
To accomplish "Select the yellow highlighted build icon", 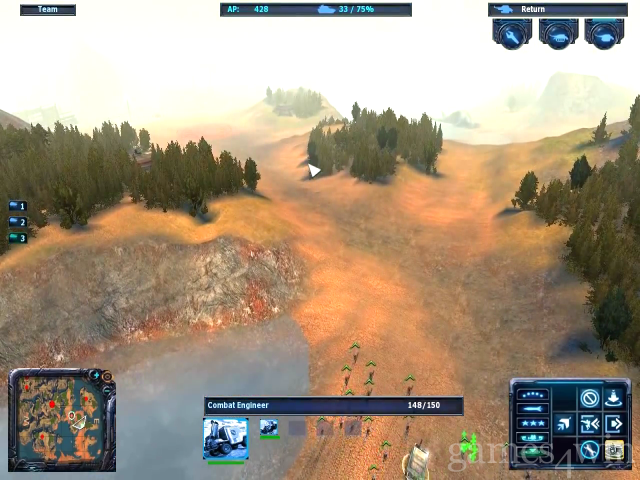I will (614, 449).
